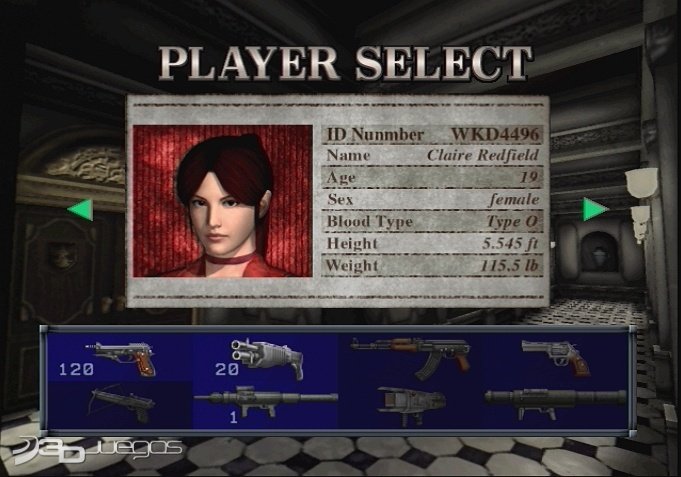Image resolution: width=681 pixels, height=477 pixels.
Task: Choose the bowgun weapon slot
Action: point(122,403)
